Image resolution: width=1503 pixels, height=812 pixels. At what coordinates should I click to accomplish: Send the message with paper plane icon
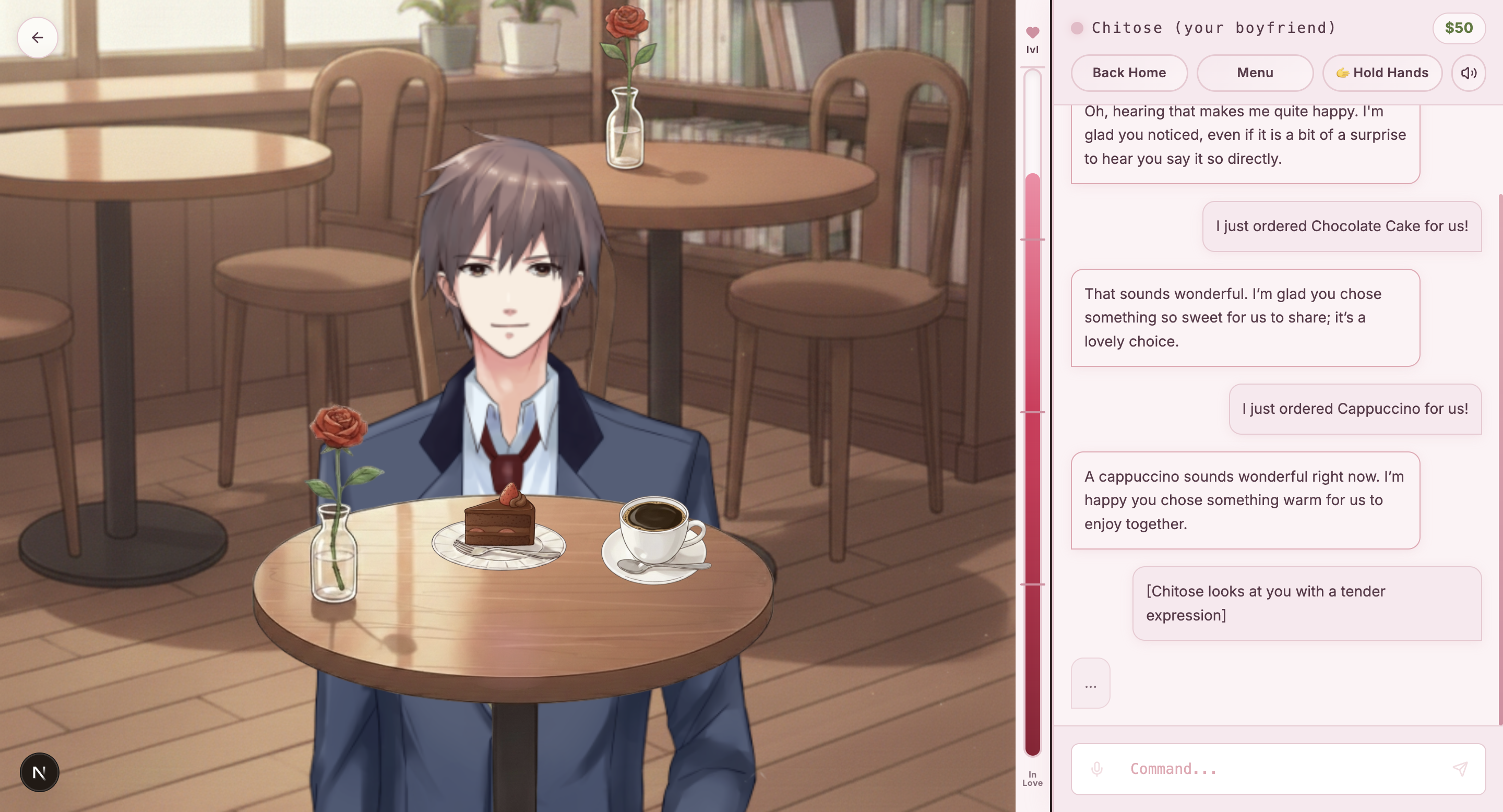(x=1459, y=769)
